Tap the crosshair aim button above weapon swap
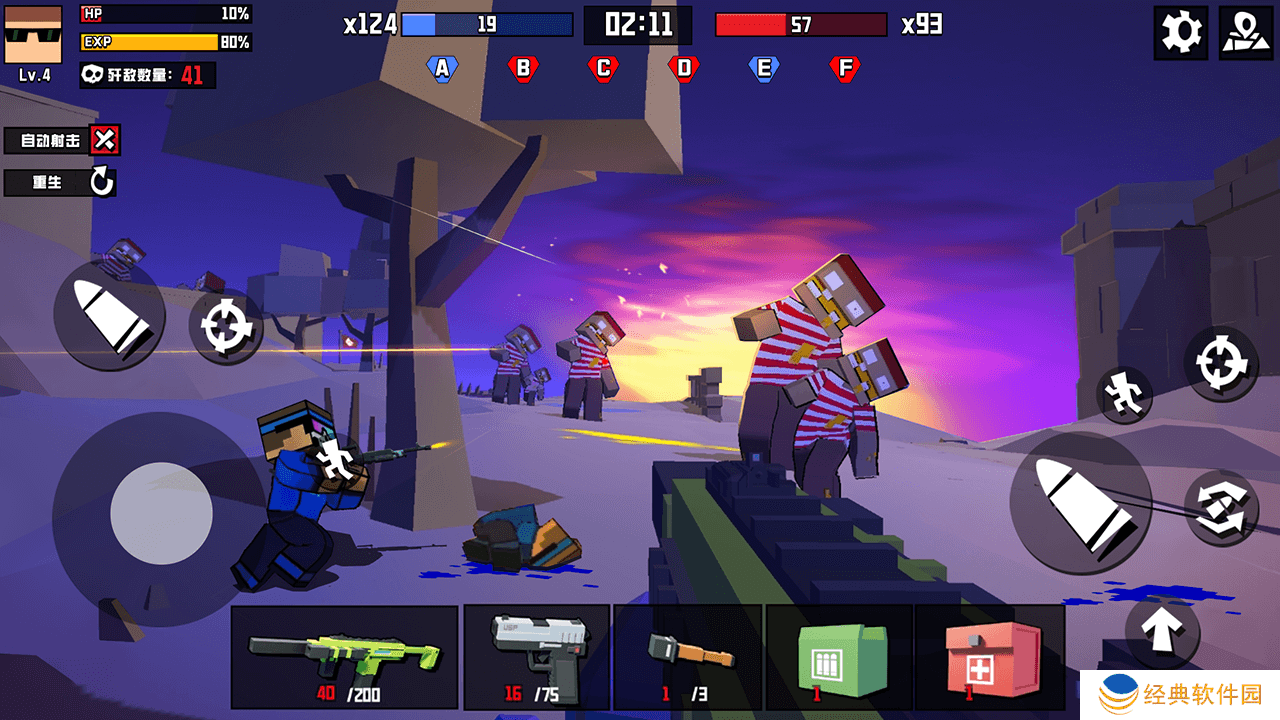Screen dimensions: 1280x720 (x=1221, y=363)
